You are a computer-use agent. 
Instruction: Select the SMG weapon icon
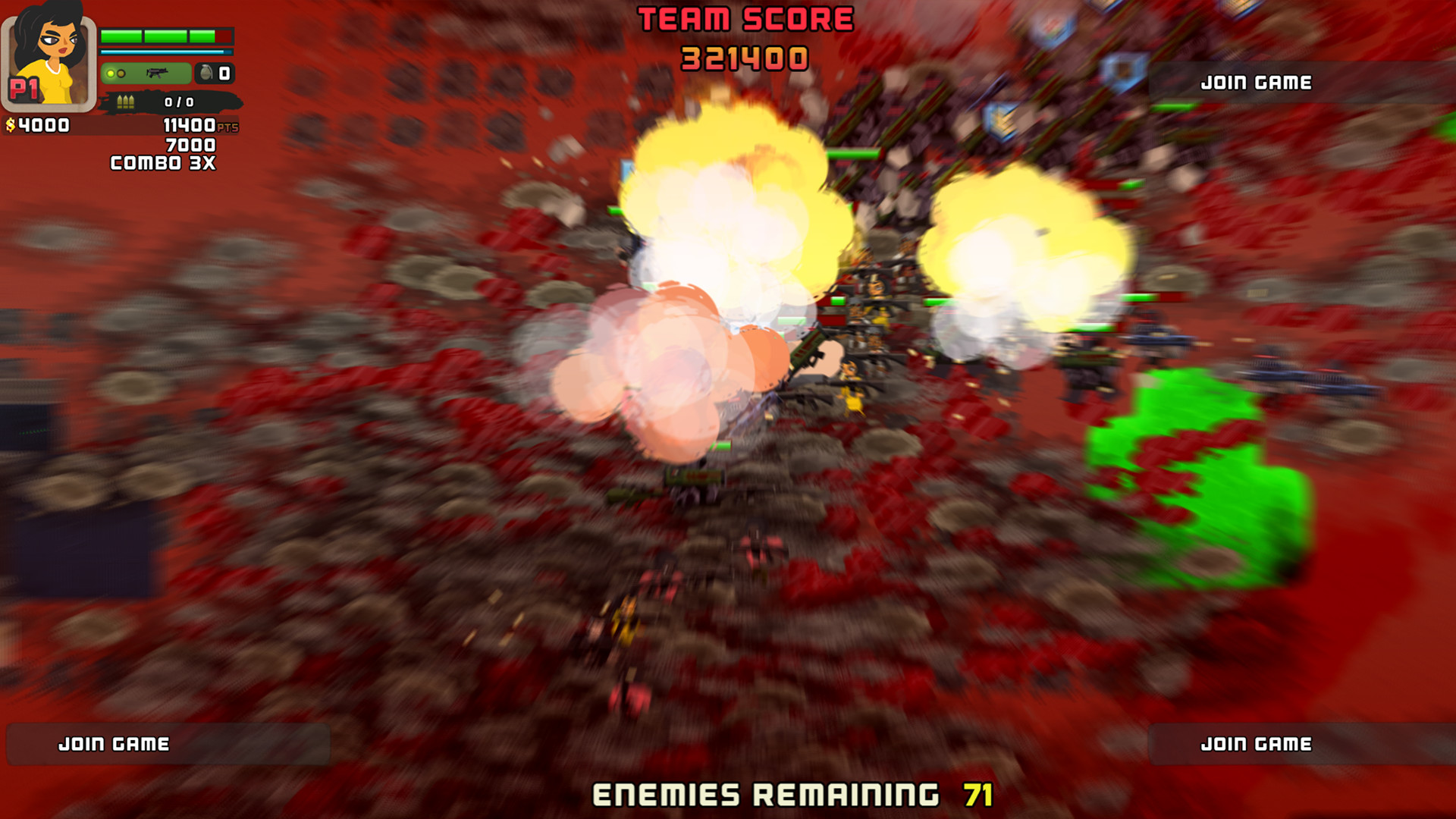[x=158, y=74]
